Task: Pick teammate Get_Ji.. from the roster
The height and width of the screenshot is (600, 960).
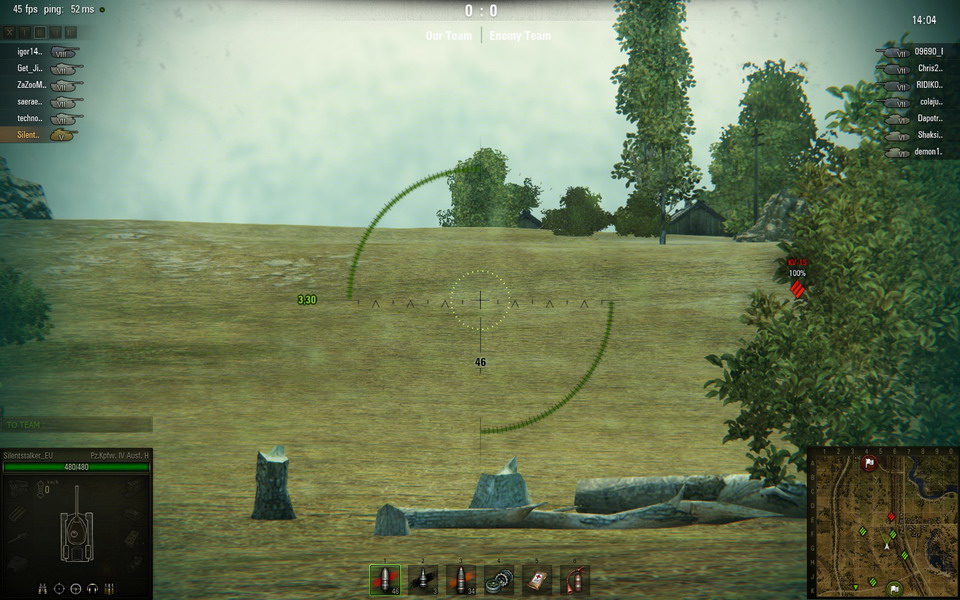Action: coord(30,69)
